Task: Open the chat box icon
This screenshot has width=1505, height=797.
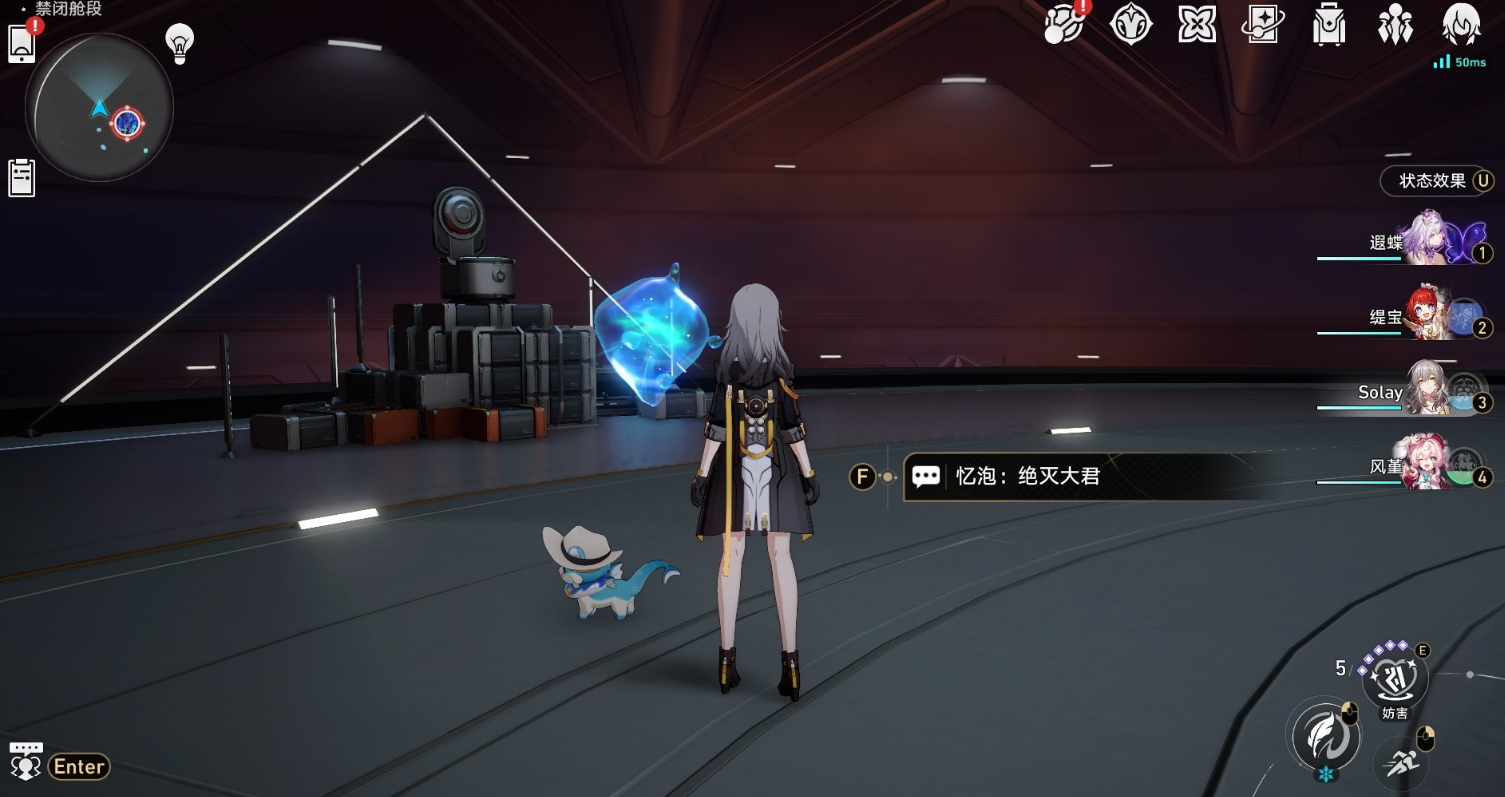Action: pyautogui.click(x=25, y=762)
